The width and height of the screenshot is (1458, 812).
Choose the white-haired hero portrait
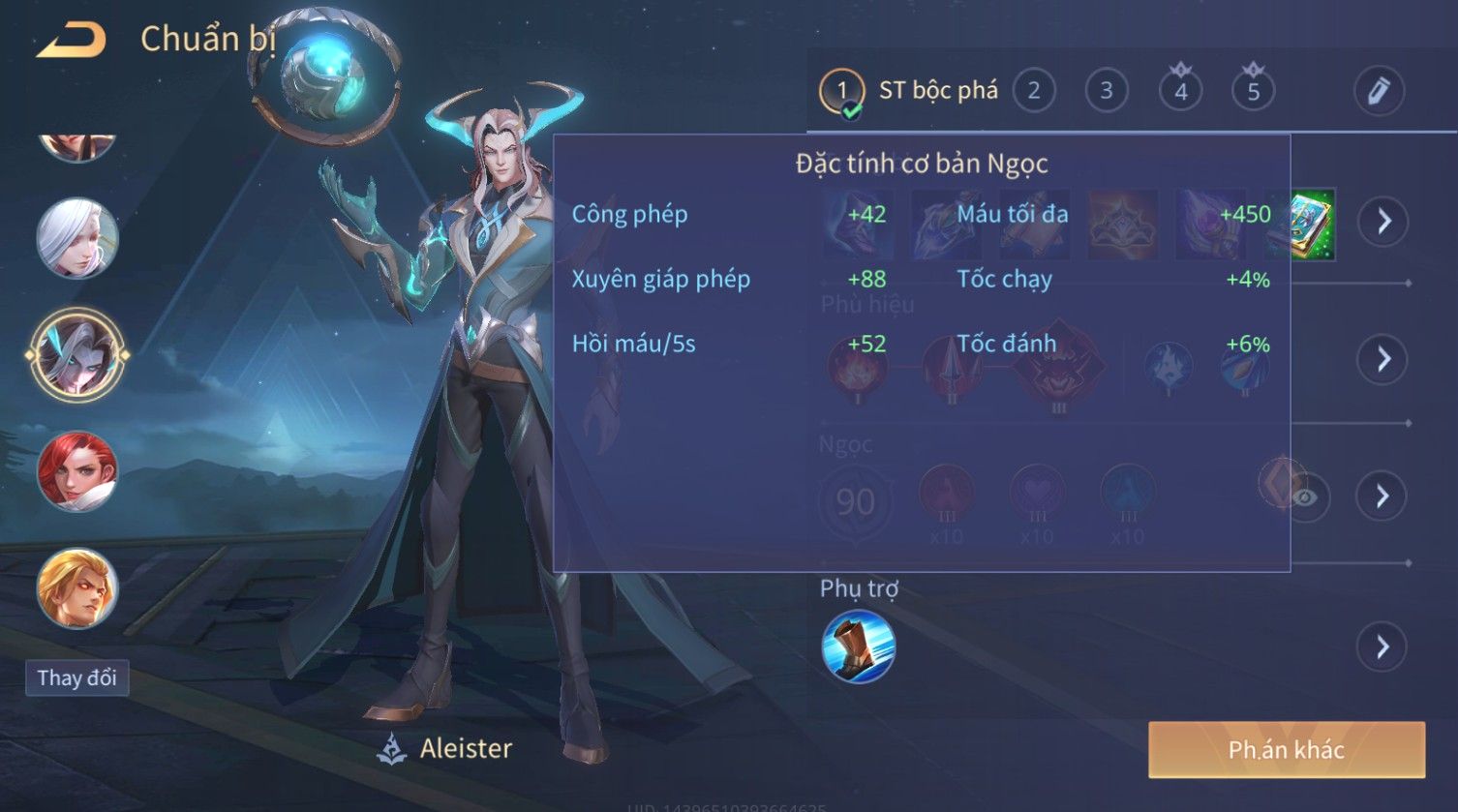76,238
